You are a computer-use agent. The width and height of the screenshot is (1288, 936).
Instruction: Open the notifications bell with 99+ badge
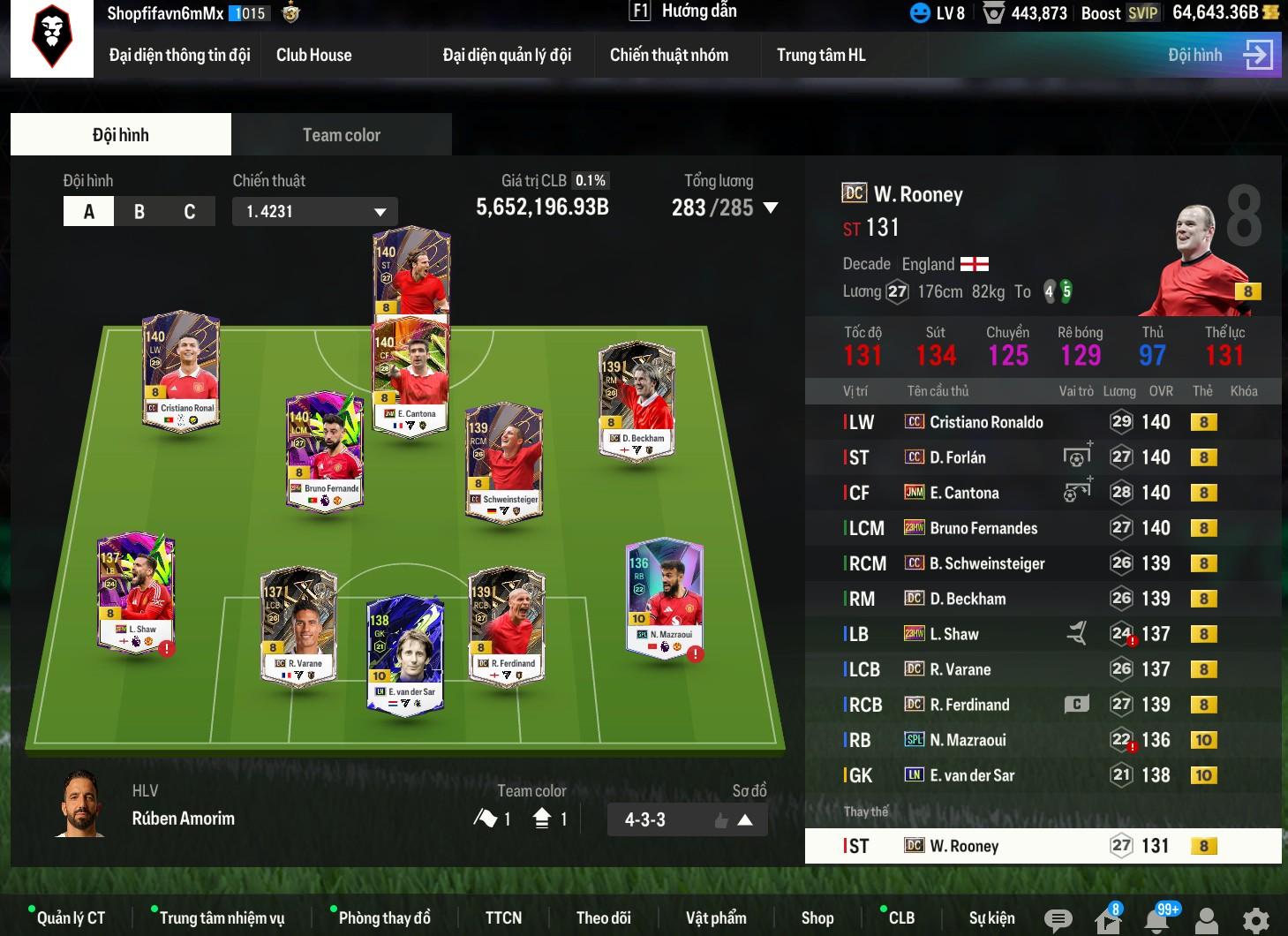pos(1157,920)
